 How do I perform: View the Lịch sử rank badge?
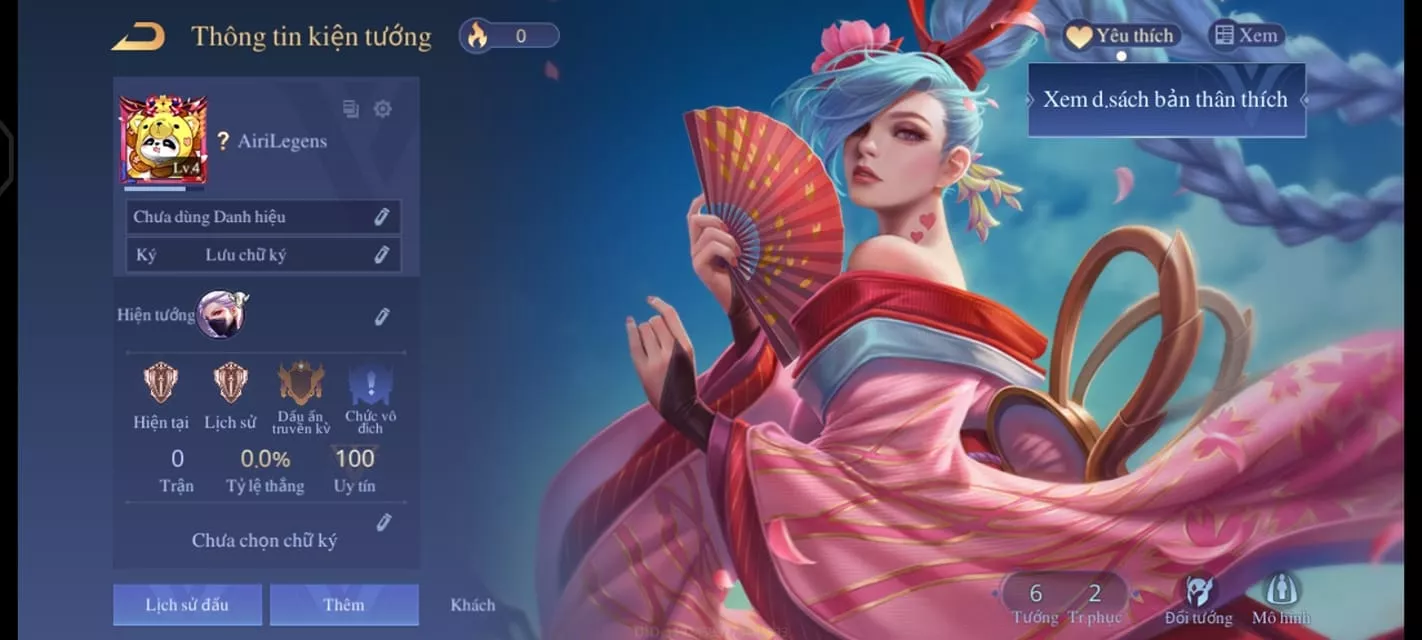(x=230, y=384)
